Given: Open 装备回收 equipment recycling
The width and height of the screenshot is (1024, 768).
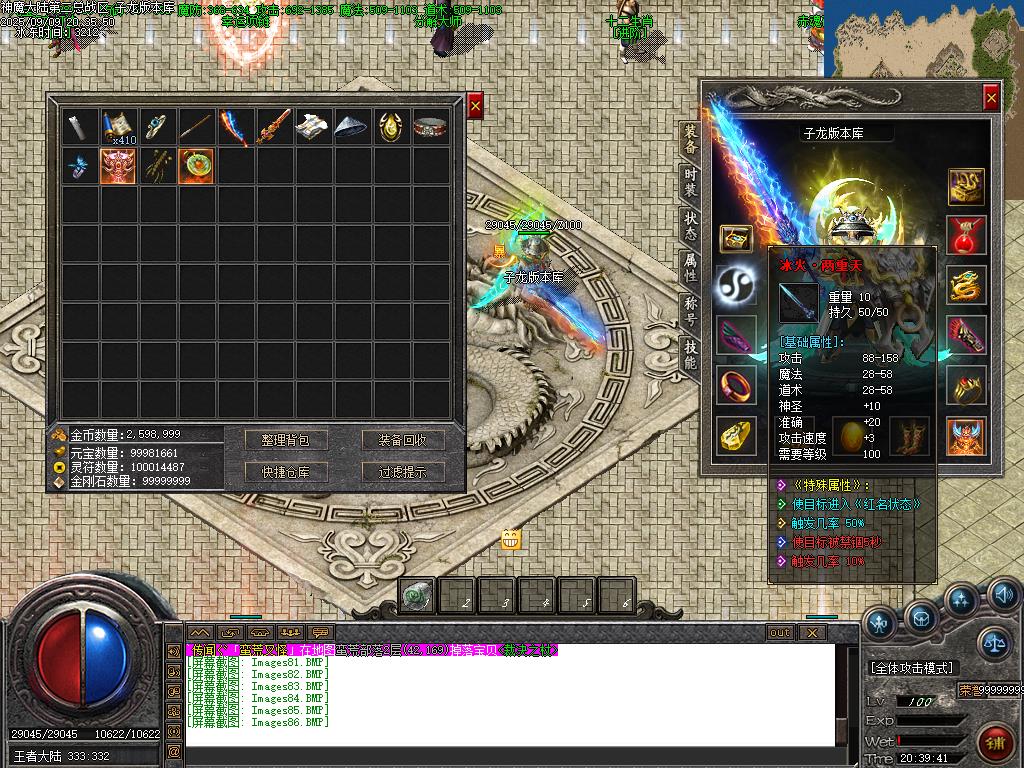Looking at the screenshot, I should point(403,440).
